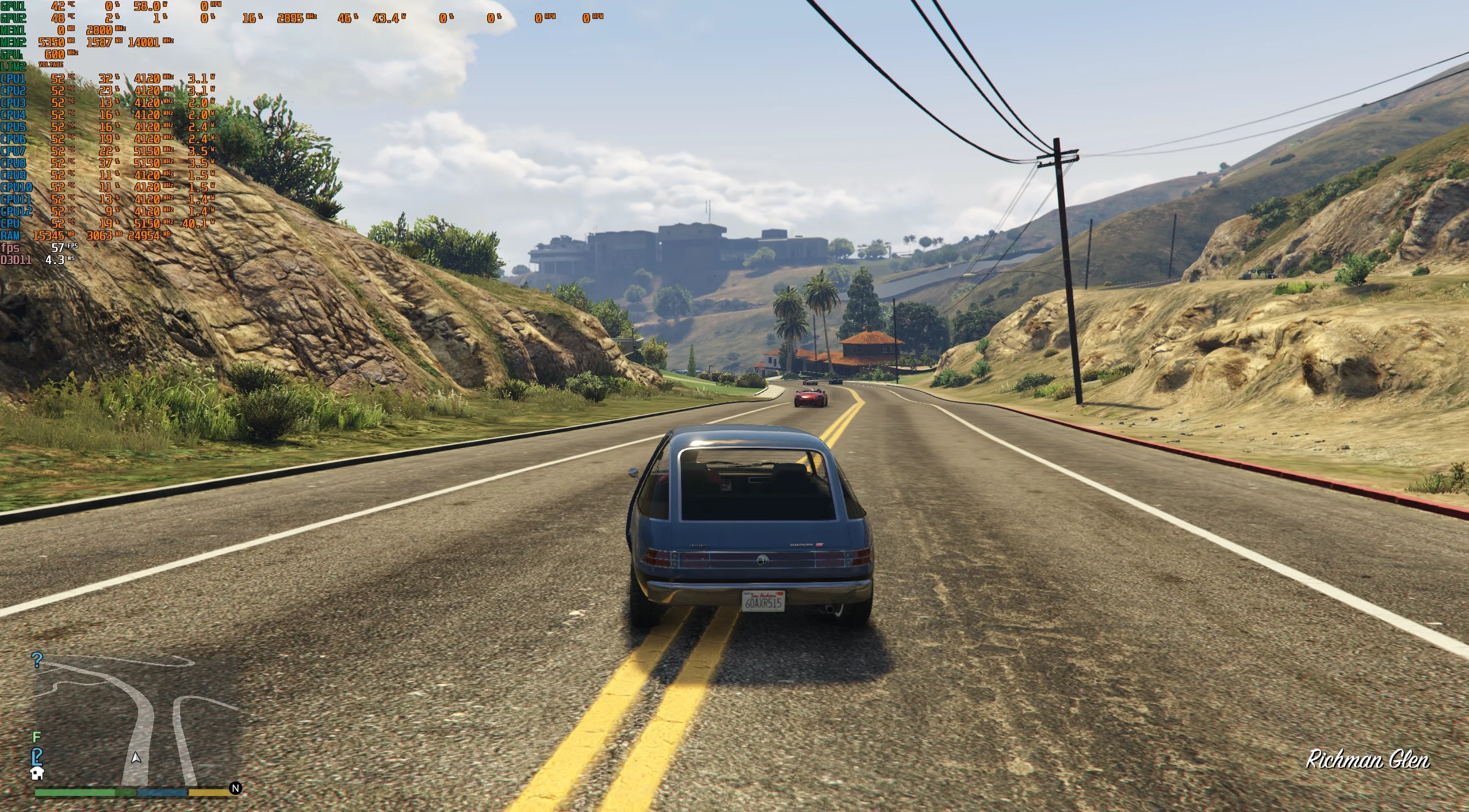Screen dimensions: 1469x812
Task: Select the blue L mission blip
Action: click(37, 756)
